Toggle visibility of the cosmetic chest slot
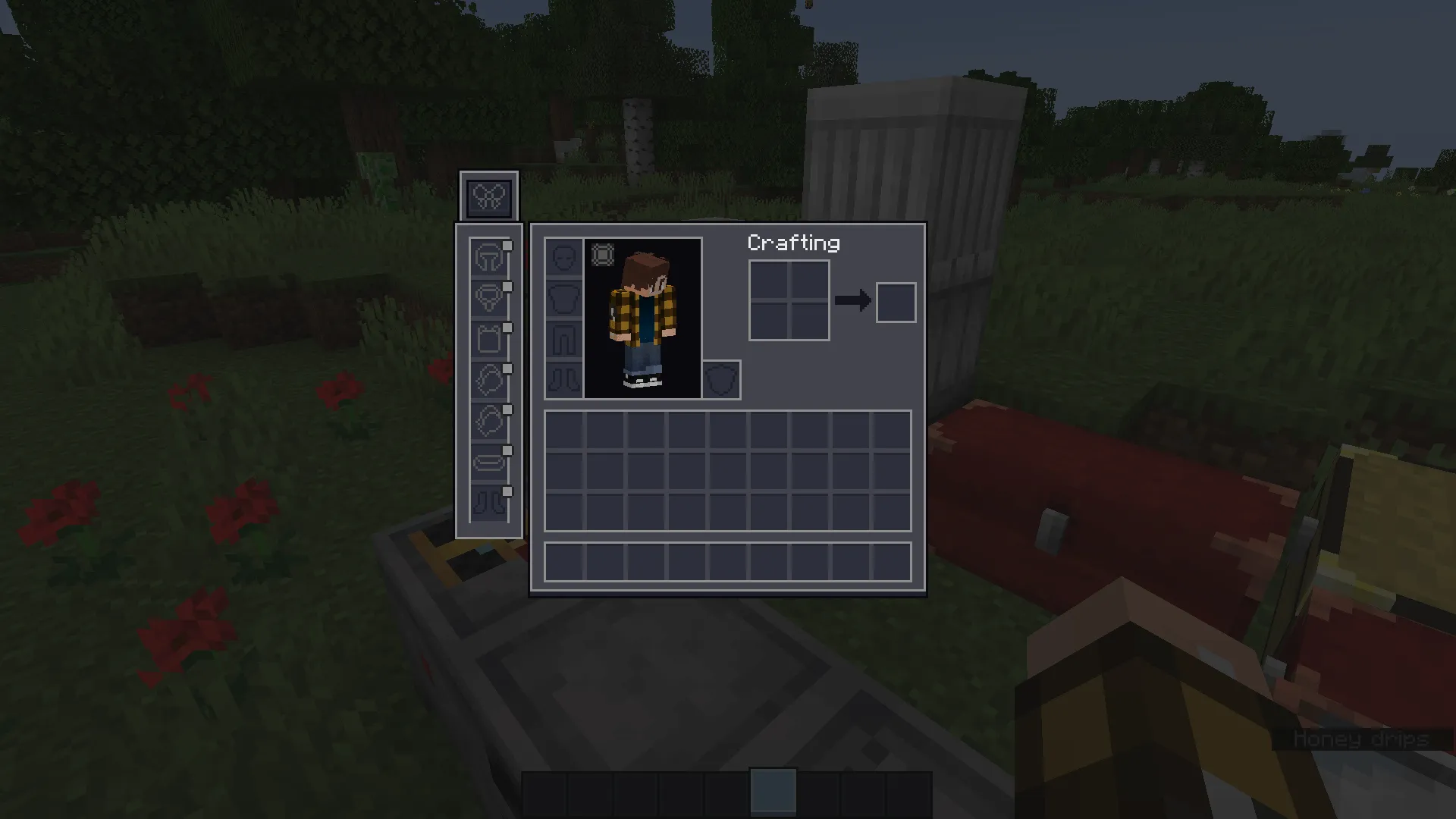1456x819 pixels. tap(507, 328)
